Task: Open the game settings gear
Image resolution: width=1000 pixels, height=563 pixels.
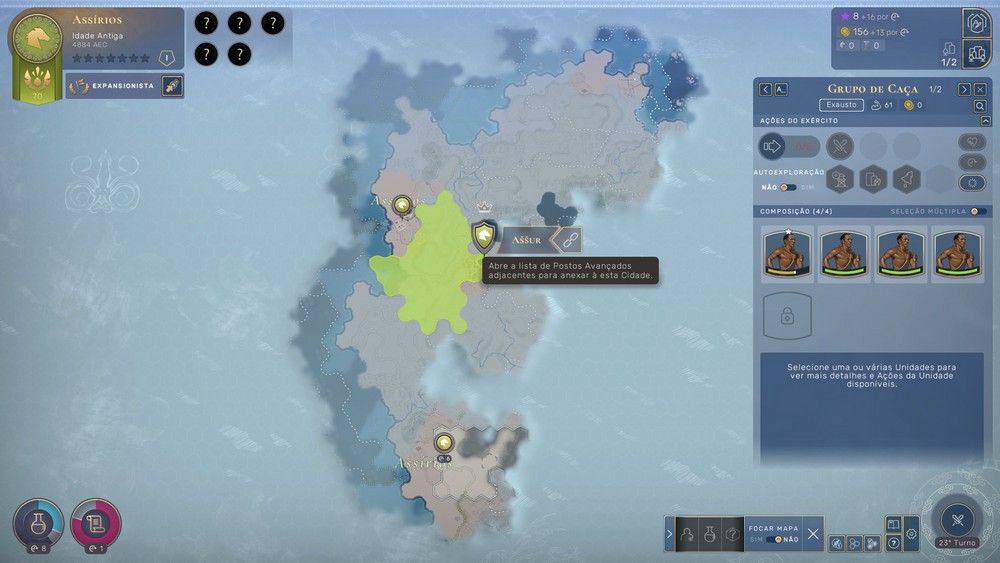Action: (x=911, y=534)
